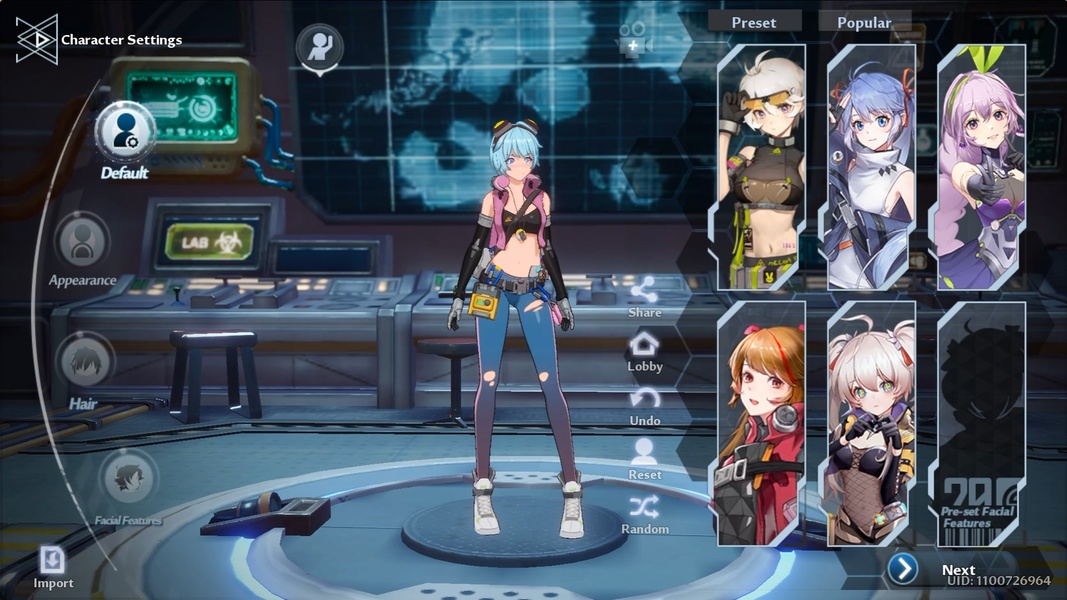Choose the orange-haired red jacket preset
This screenshot has width=1067, height=600.
coord(762,424)
